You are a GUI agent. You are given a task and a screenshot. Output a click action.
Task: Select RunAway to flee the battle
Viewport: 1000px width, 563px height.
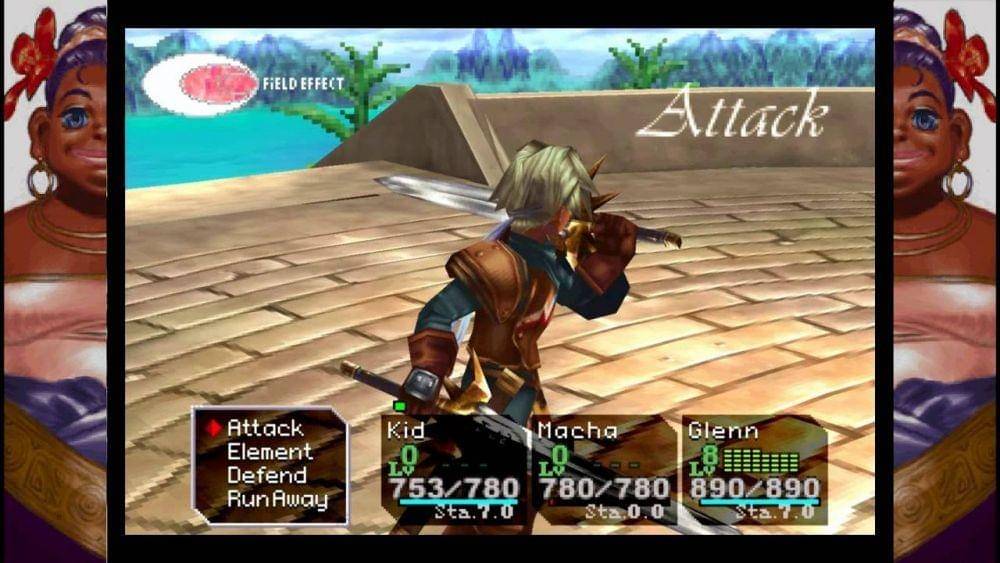(x=276, y=499)
